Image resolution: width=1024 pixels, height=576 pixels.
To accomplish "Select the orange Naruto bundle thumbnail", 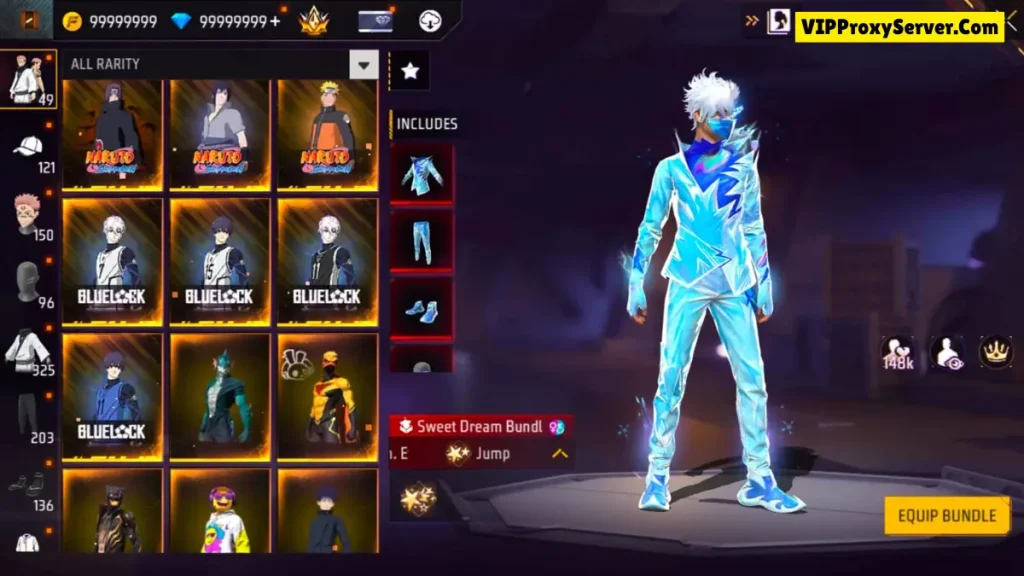I will 327,134.
